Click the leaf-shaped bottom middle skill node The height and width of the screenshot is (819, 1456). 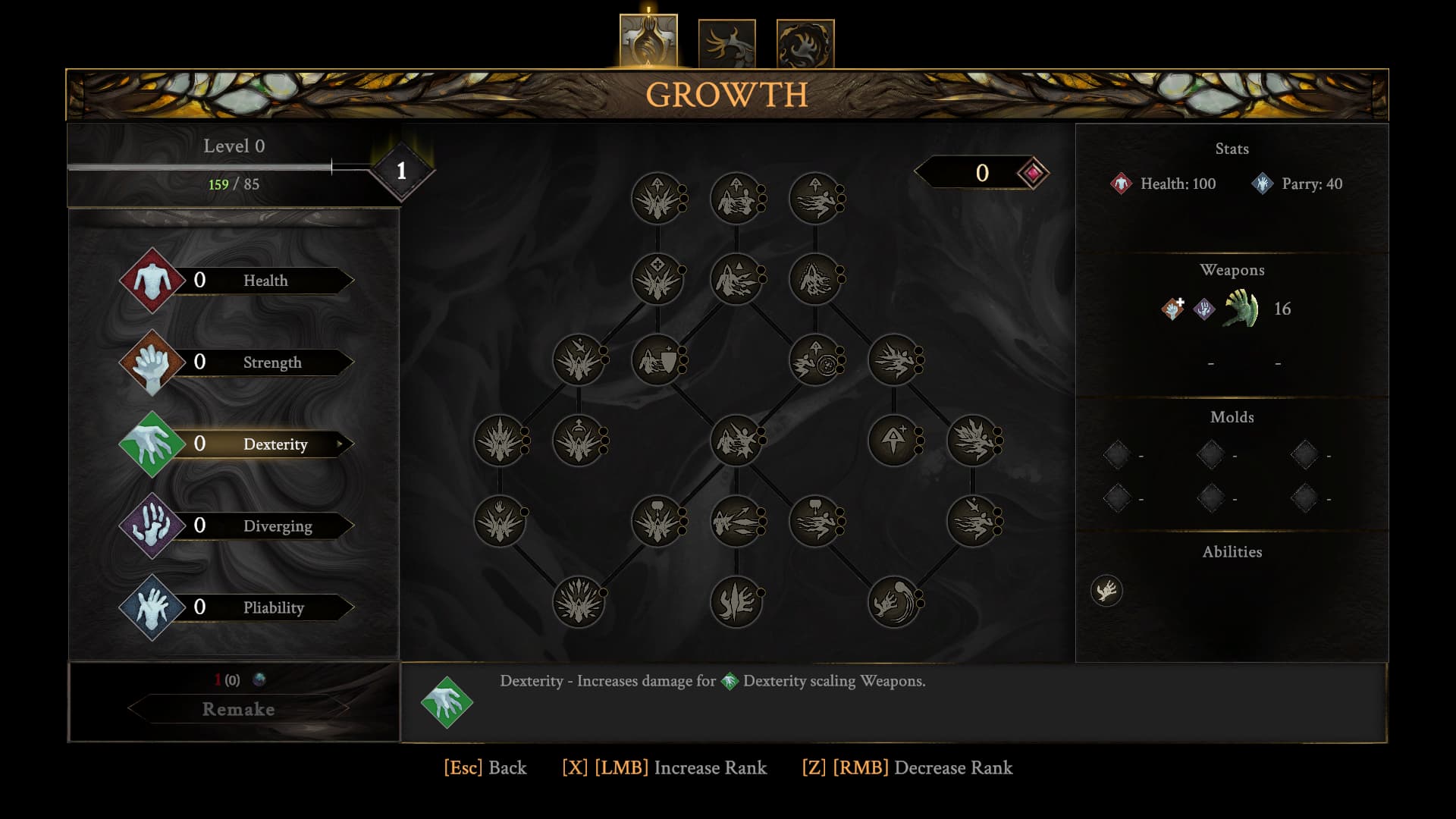click(x=736, y=603)
